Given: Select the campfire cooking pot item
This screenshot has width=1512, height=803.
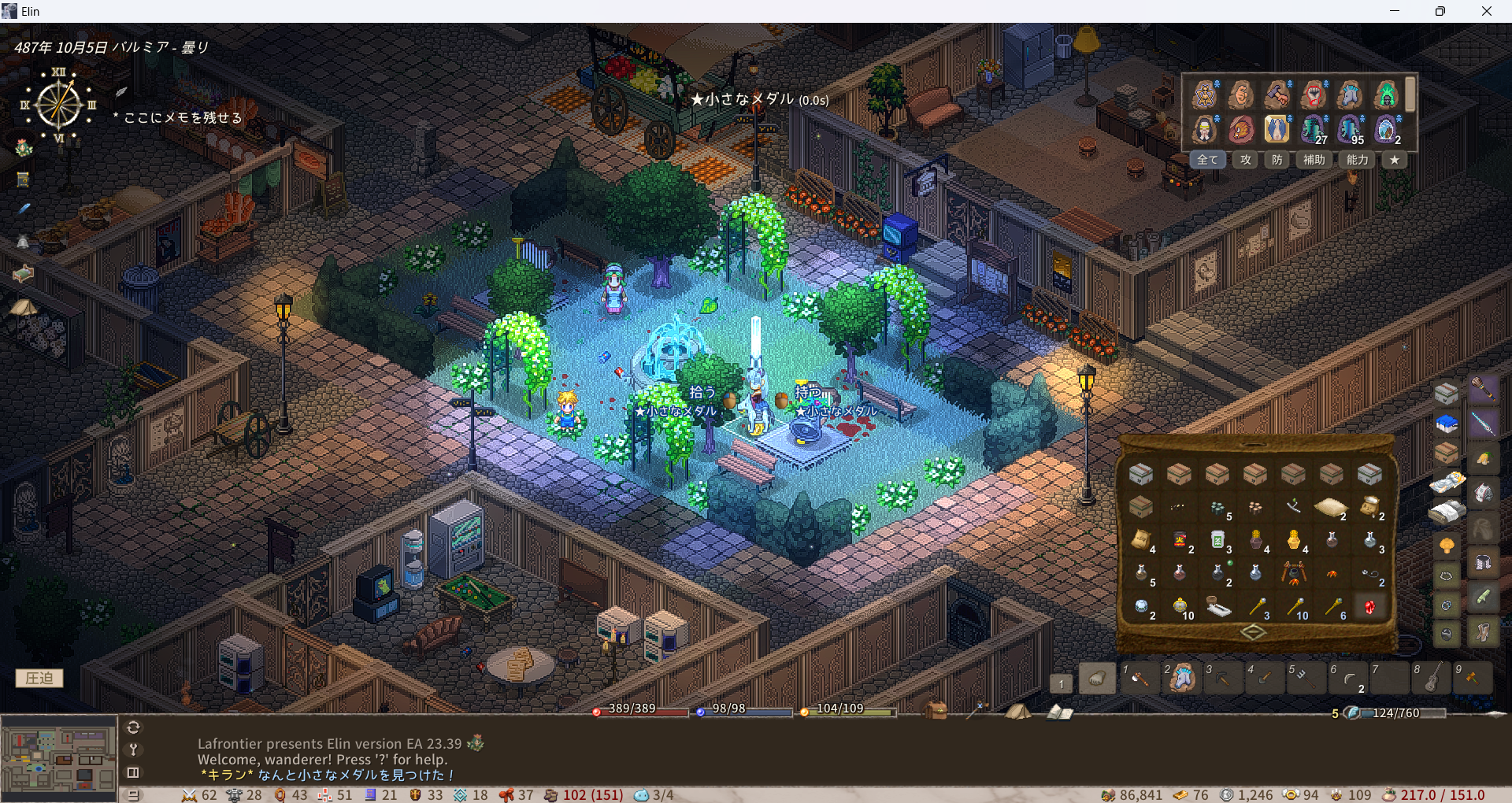Looking at the screenshot, I should coord(1293,573).
